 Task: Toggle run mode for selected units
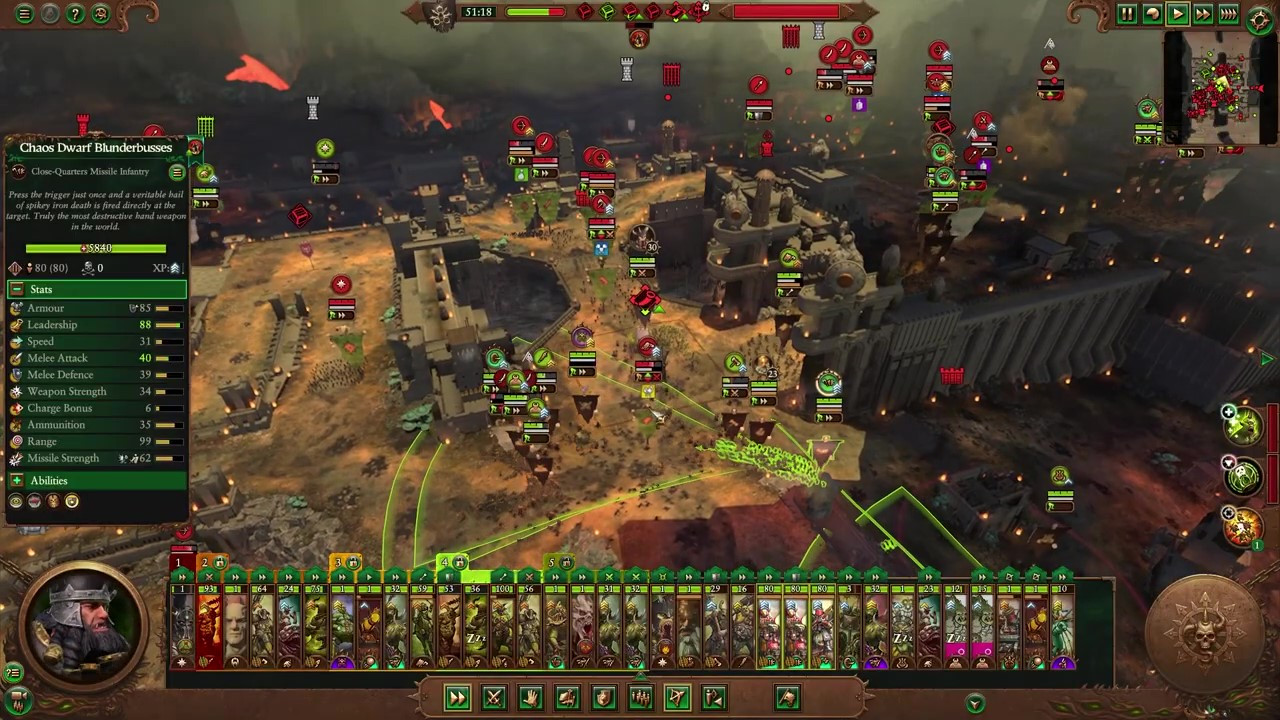(x=457, y=698)
